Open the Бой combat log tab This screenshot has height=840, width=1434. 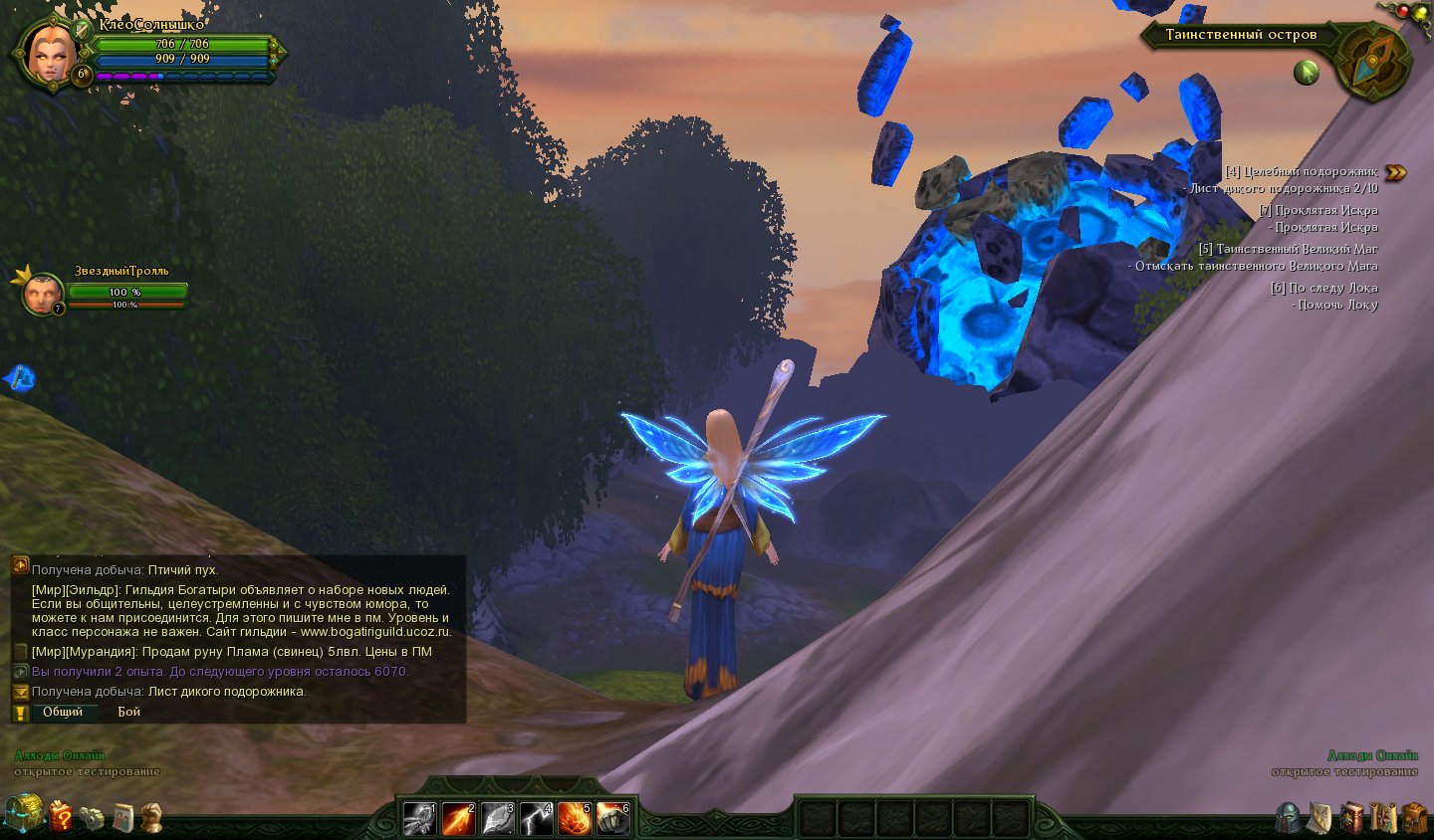(x=128, y=712)
